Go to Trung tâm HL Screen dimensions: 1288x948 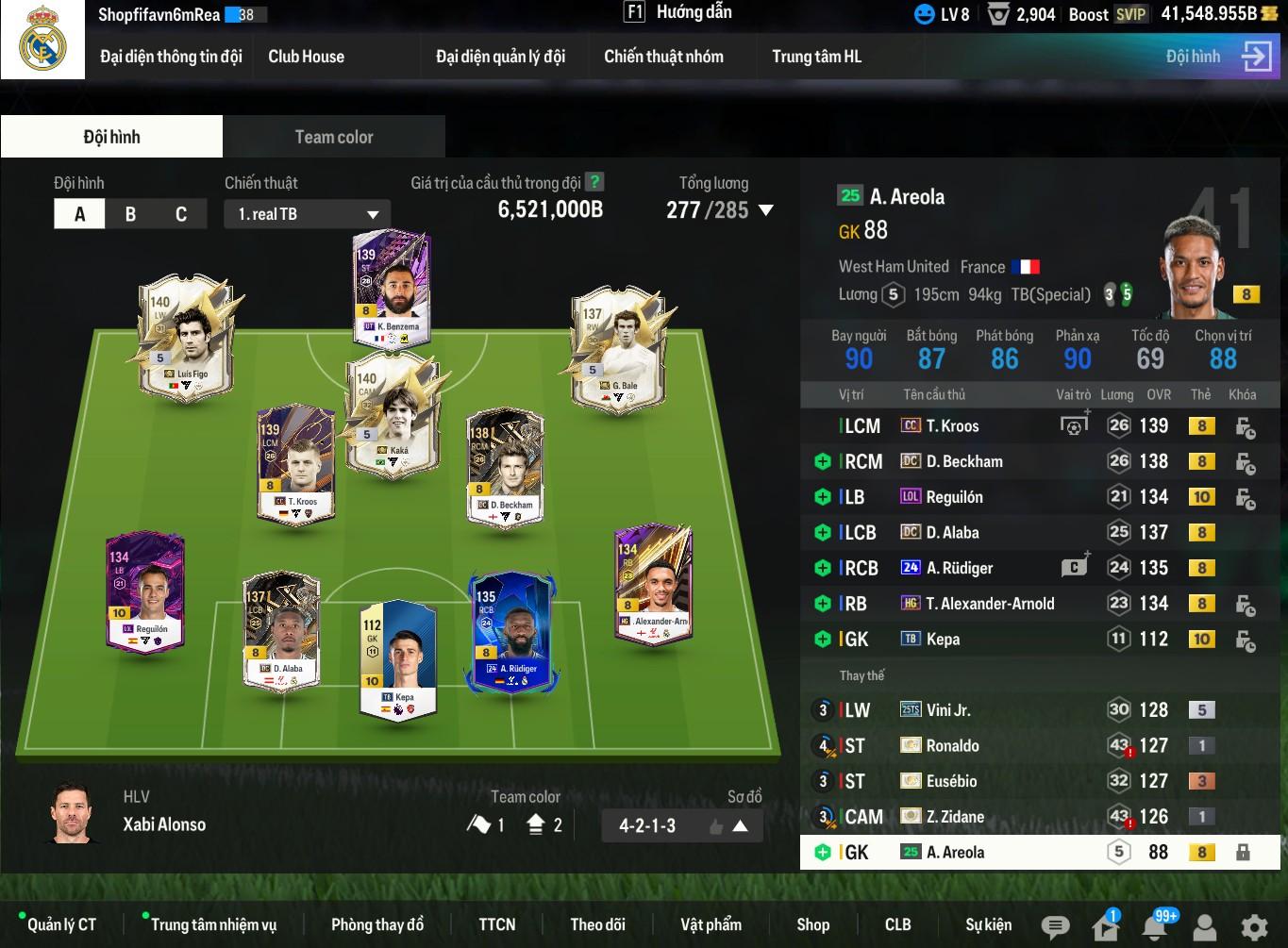point(816,57)
